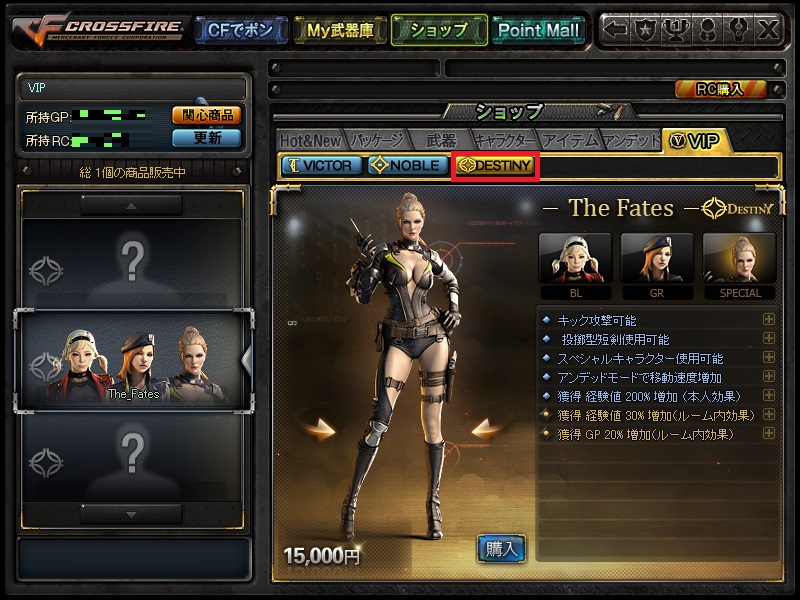Click the RC購入 button

click(x=720, y=89)
